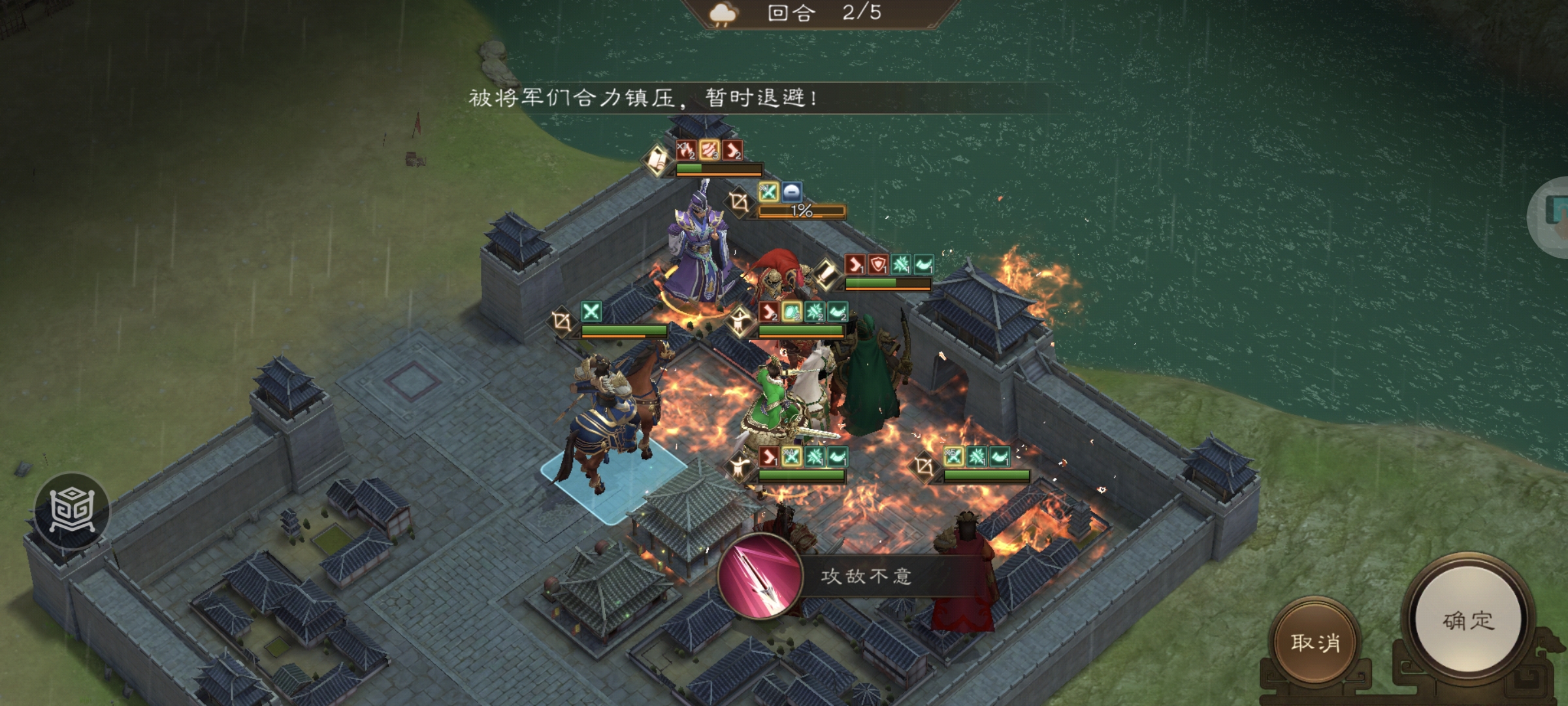Expand the yellow striped buff showing count 3
This screenshot has height=706, width=1568.
pyautogui.click(x=709, y=150)
